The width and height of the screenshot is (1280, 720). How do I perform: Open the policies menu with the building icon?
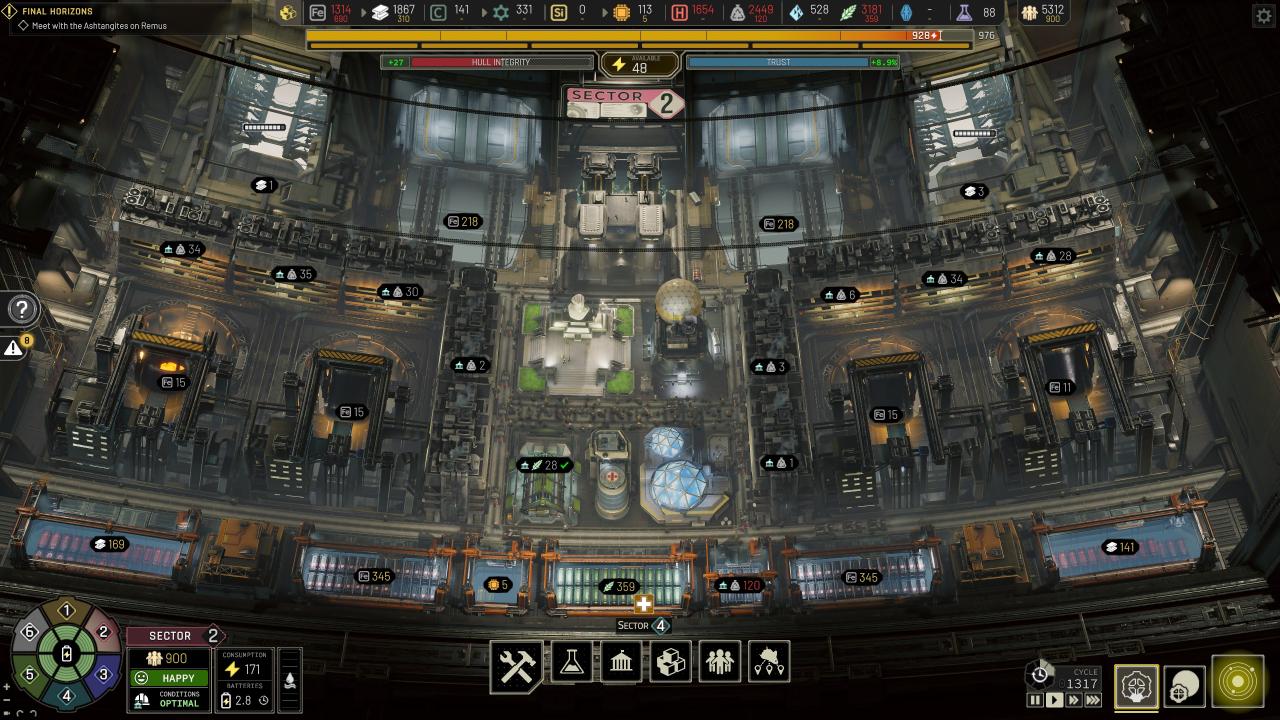pyautogui.click(x=621, y=662)
